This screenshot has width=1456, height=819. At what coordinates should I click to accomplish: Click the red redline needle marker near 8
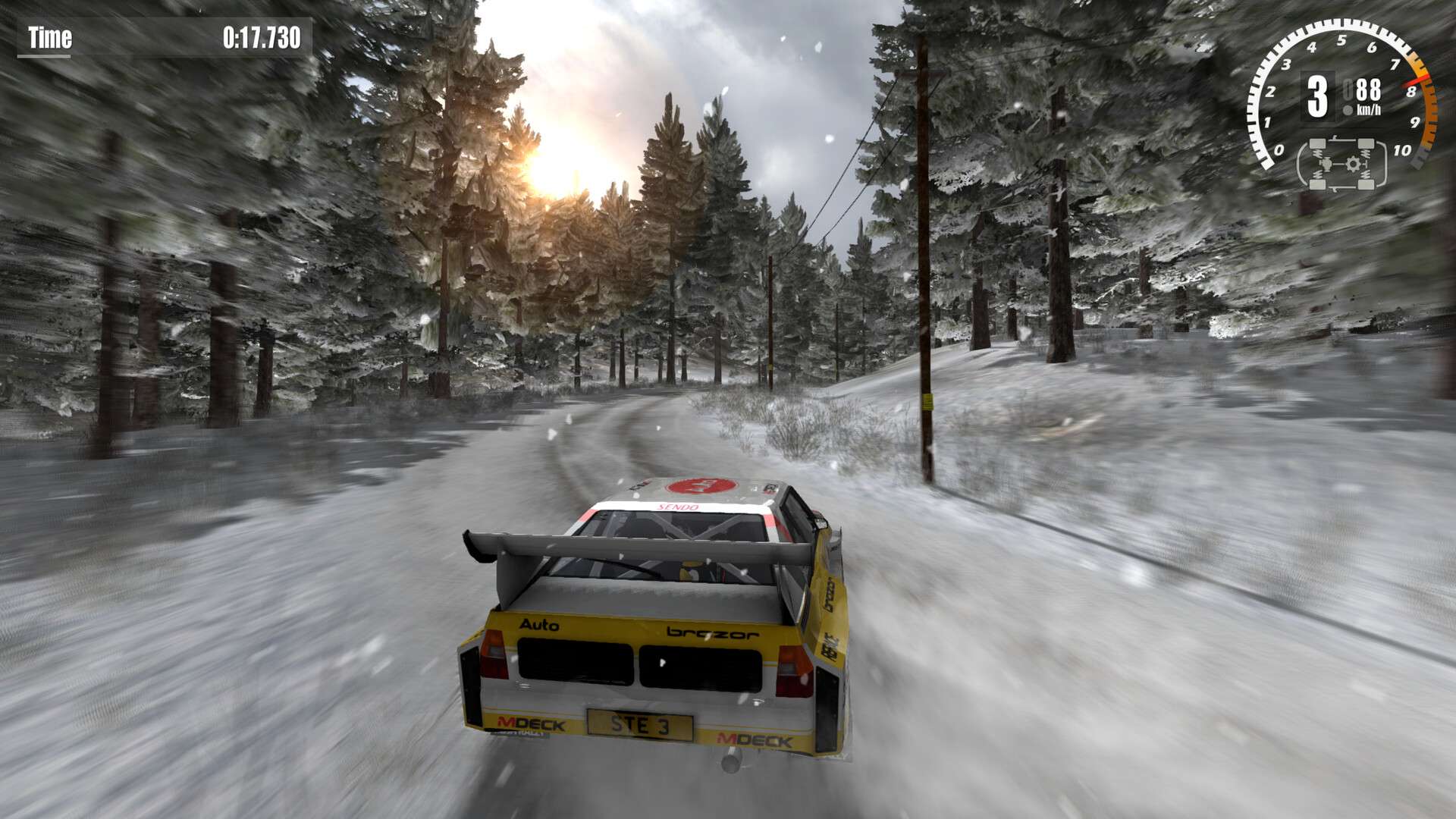1415,80
